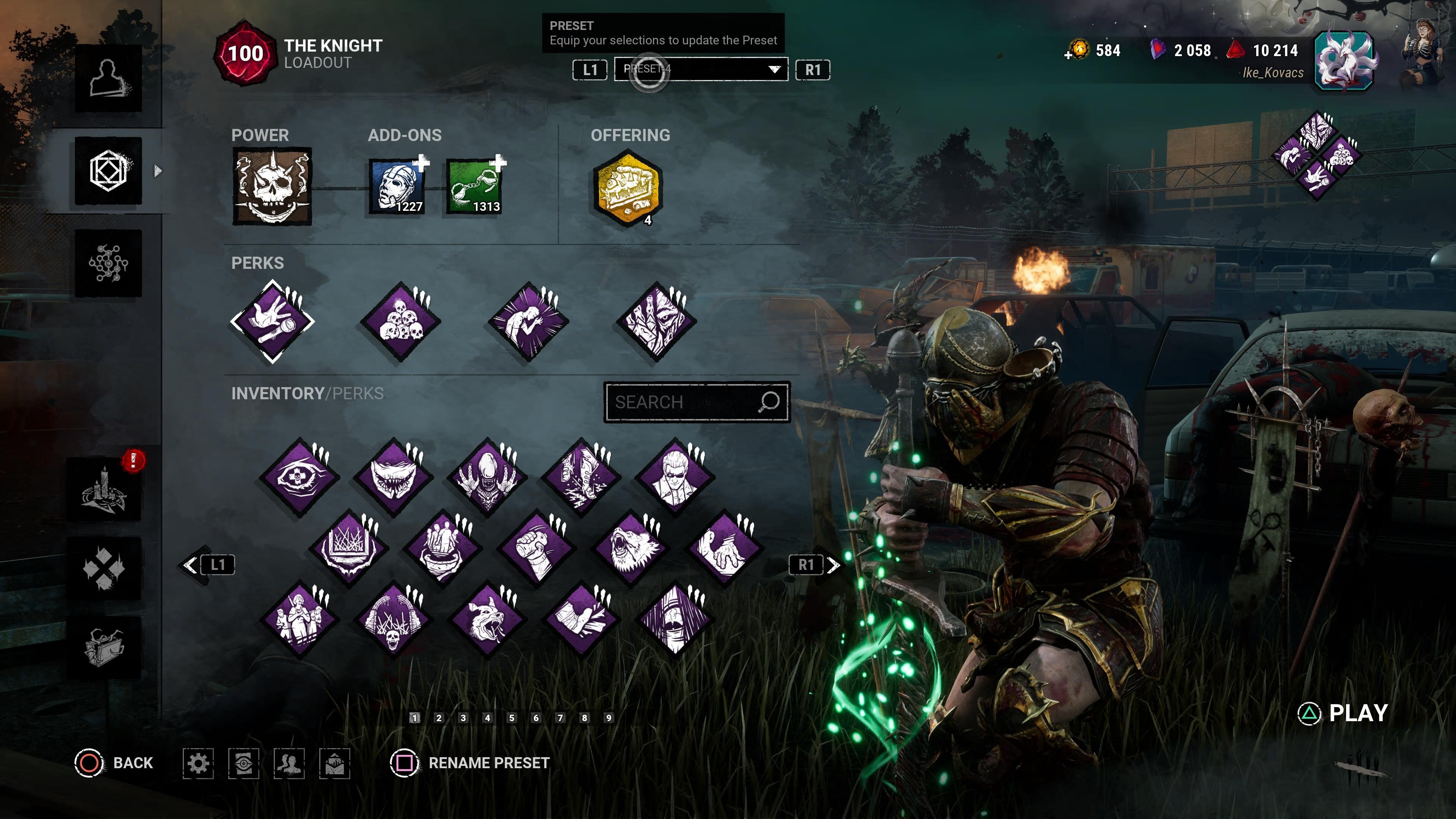Open the bloodweb node tab
This screenshot has width=1456, height=819.
tap(108, 264)
